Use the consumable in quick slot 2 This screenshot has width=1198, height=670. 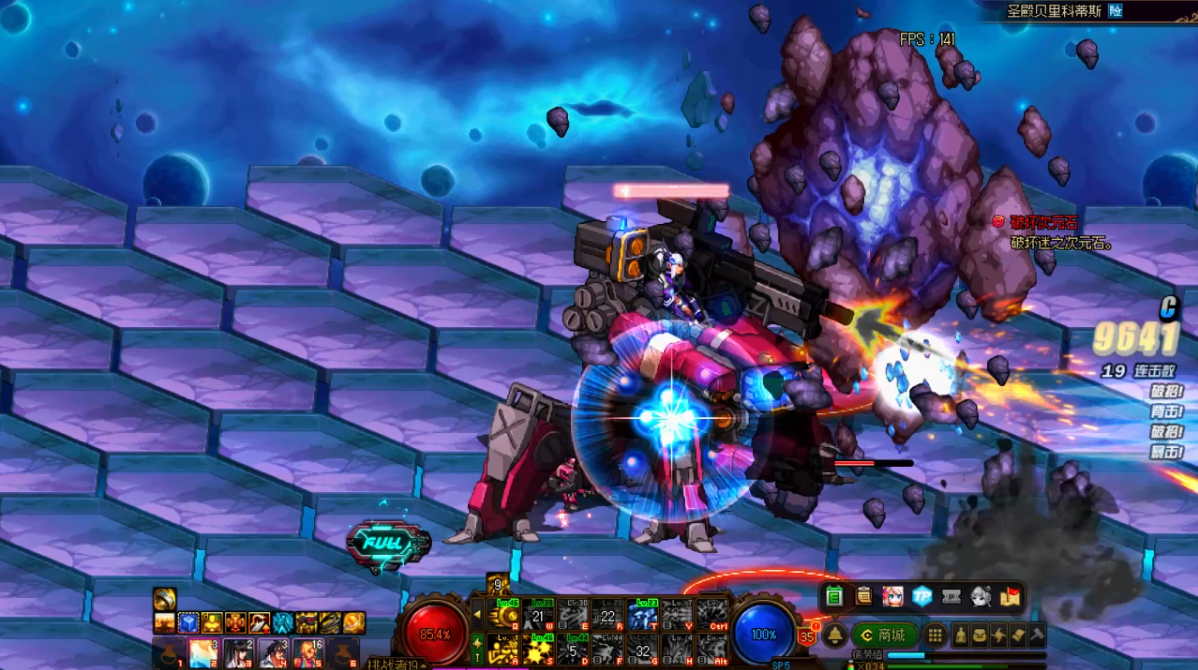click(203, 653)
